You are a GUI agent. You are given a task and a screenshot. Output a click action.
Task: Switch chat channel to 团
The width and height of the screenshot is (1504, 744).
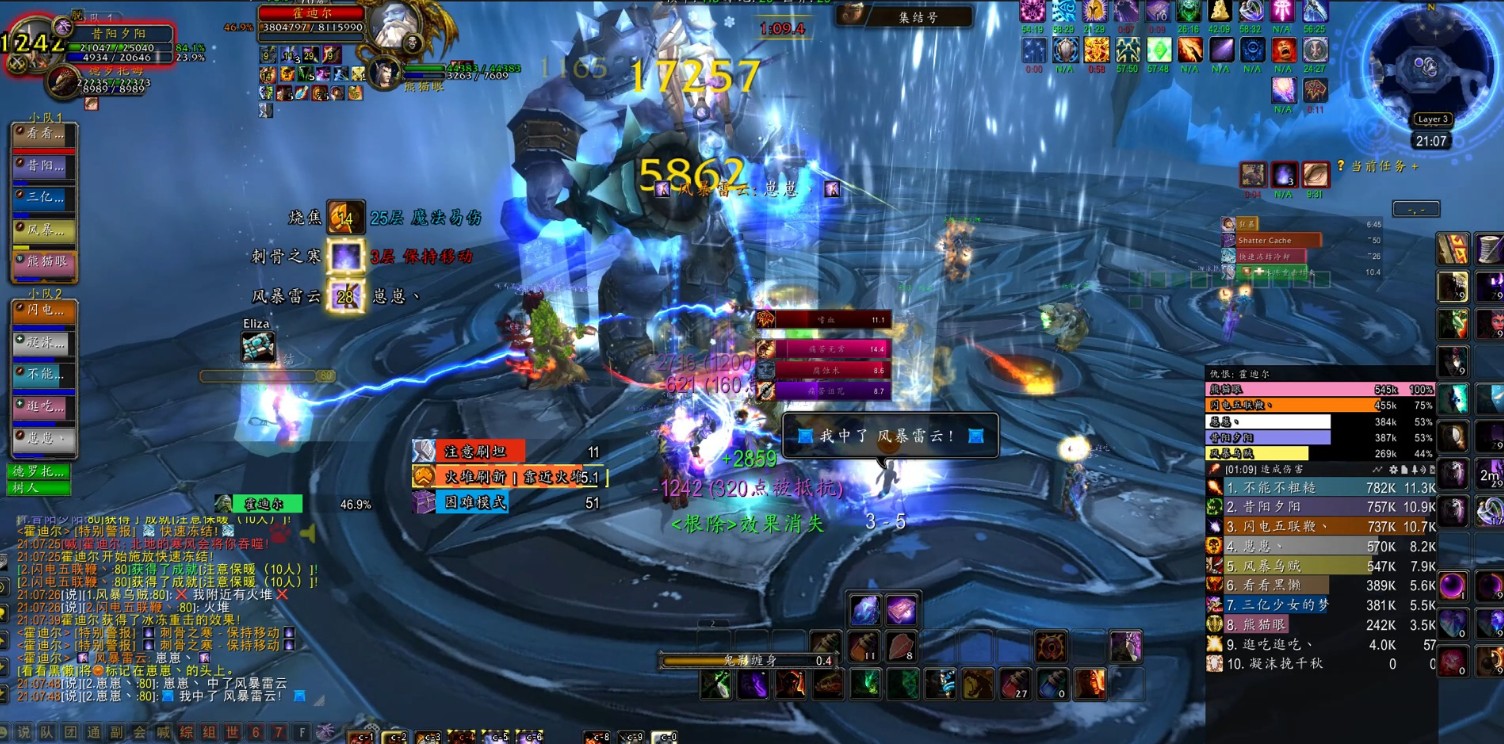pos(72,732)
